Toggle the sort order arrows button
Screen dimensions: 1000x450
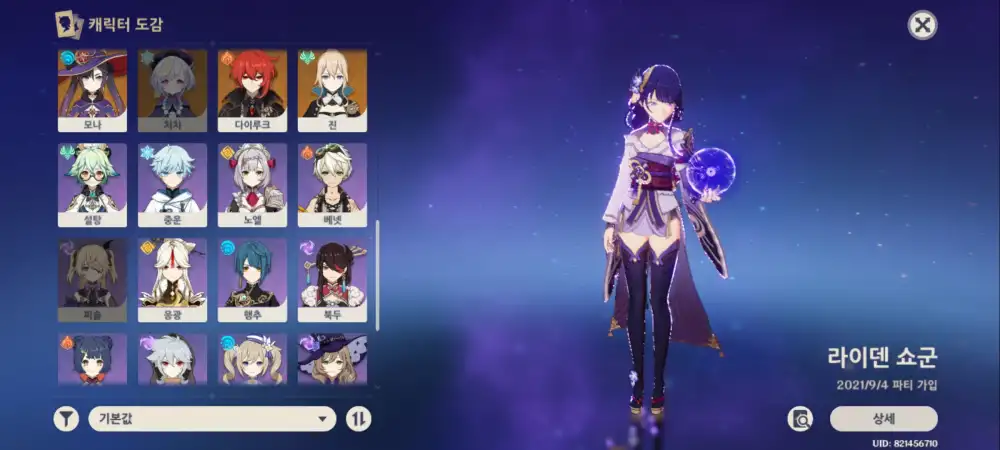[358, 419]
